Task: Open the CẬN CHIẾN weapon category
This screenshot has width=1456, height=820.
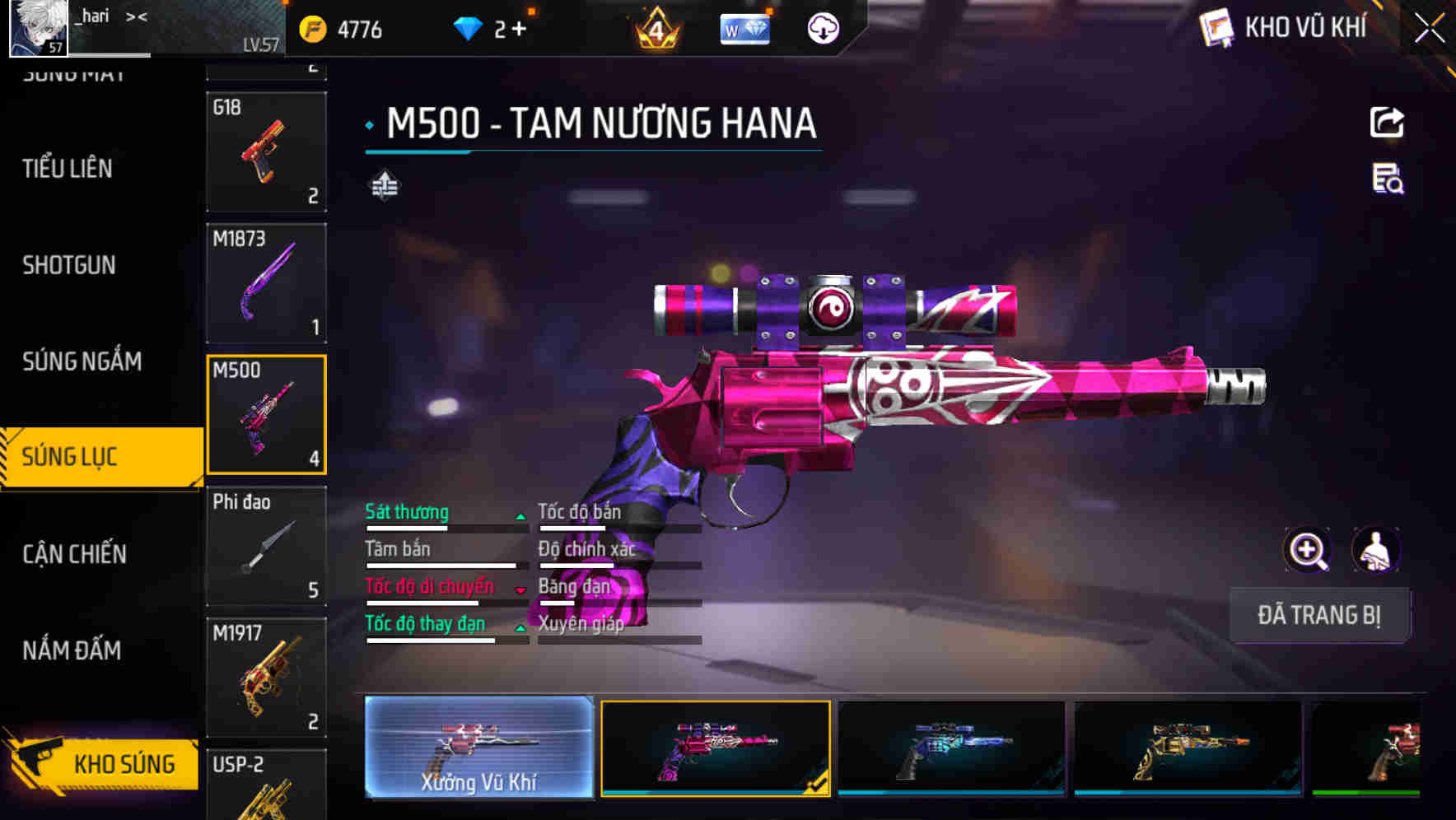Action: point(76,554)
